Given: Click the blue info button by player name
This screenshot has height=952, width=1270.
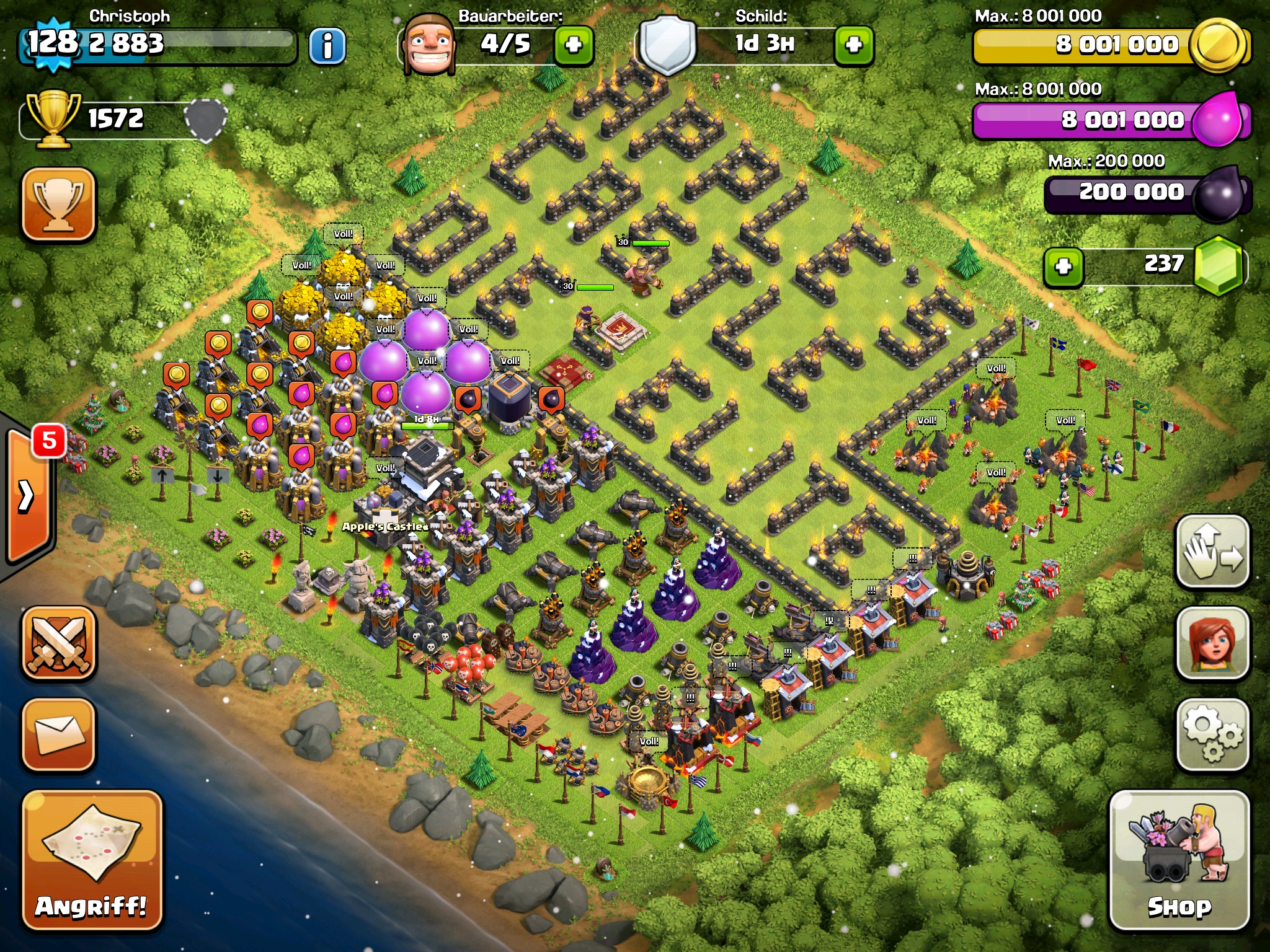Looking at the screenshot, I should click(x=327, y=45).
